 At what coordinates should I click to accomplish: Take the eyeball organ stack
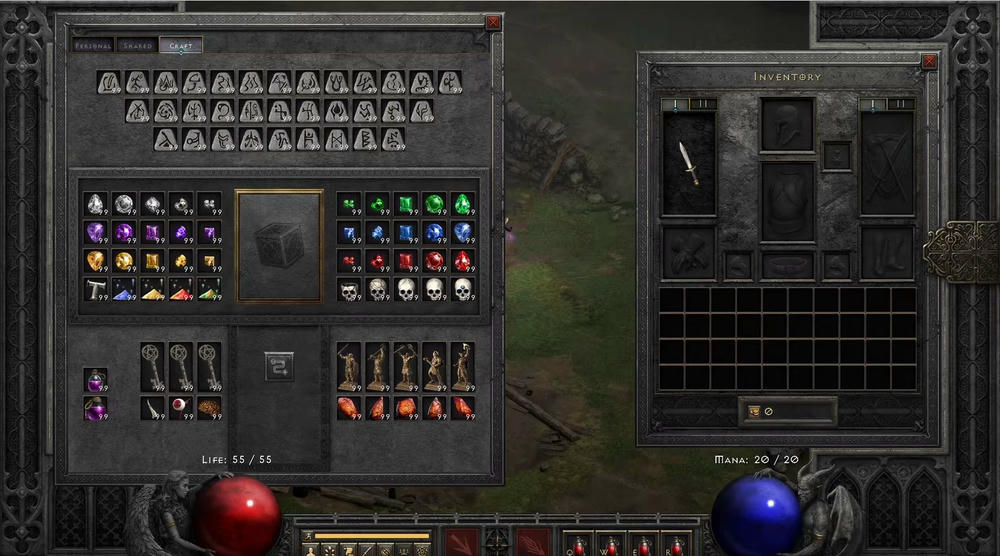[x=180, y=408]
